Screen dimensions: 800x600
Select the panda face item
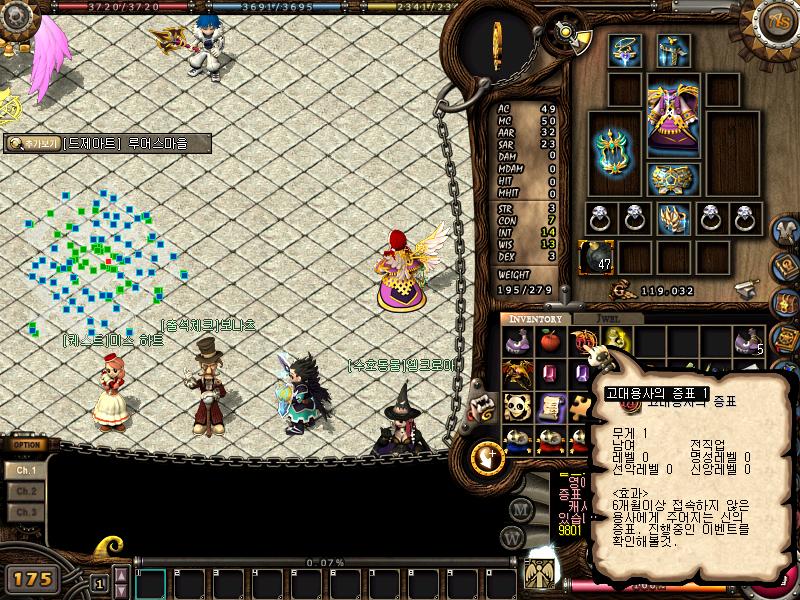click(517, 406)
